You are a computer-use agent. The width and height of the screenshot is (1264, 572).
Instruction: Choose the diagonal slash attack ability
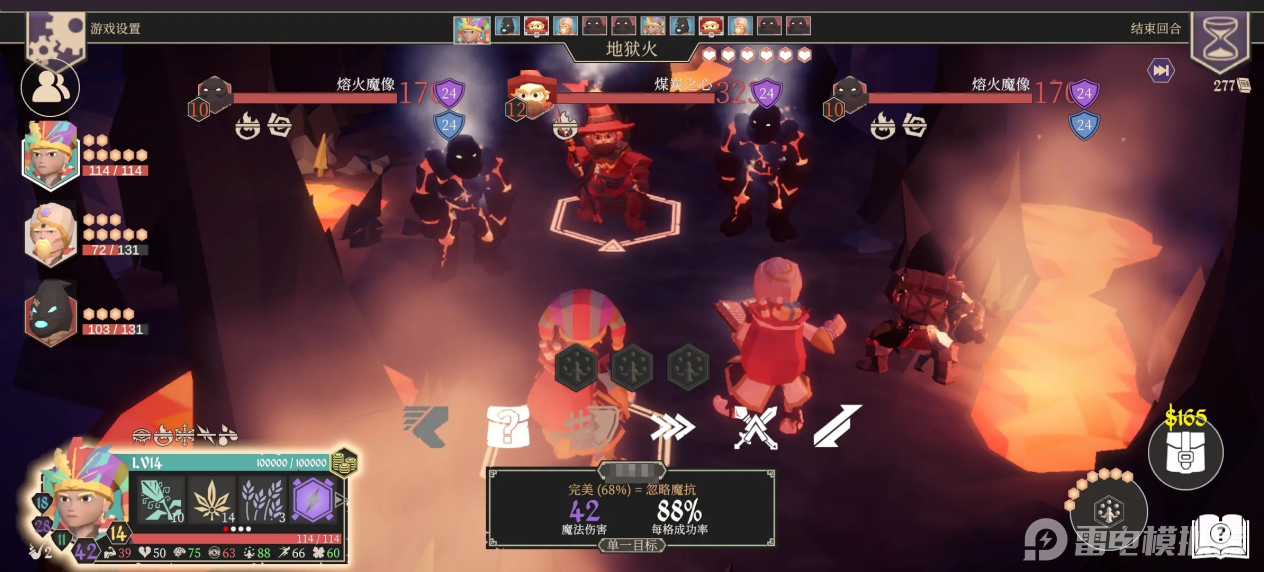click(x=836, y=427)
